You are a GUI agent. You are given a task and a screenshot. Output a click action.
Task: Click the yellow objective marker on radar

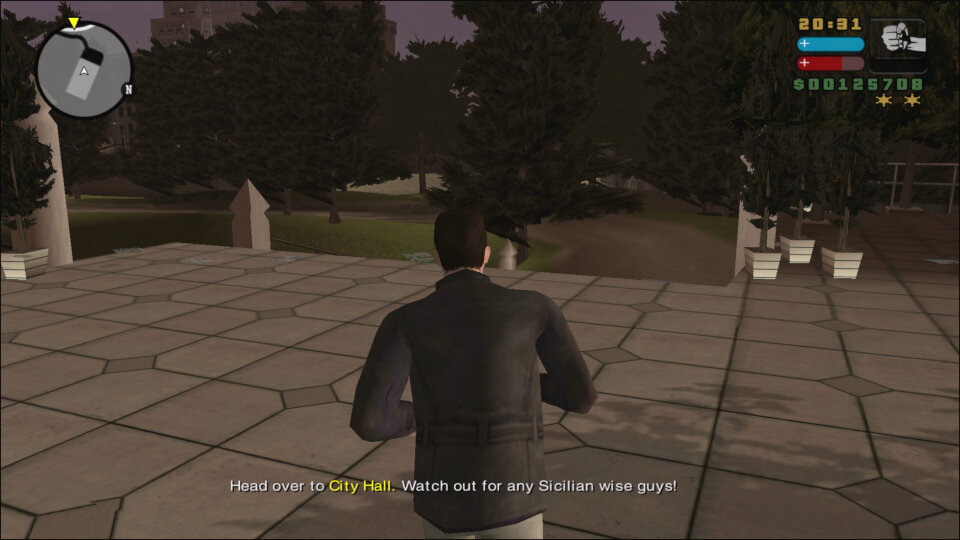(73, 23)
